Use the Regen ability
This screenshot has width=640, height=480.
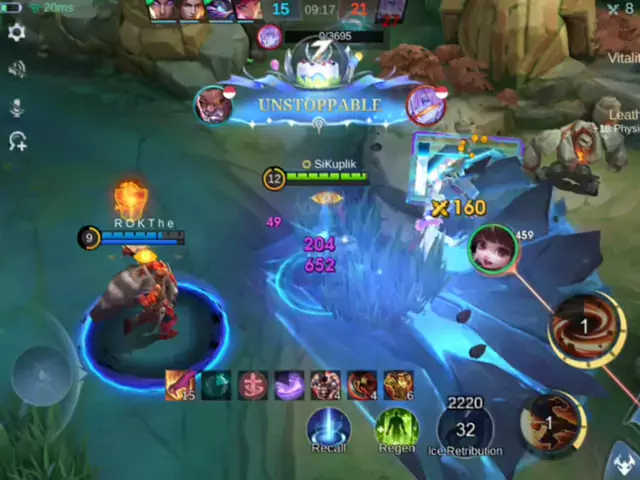(x=396, y=427)
